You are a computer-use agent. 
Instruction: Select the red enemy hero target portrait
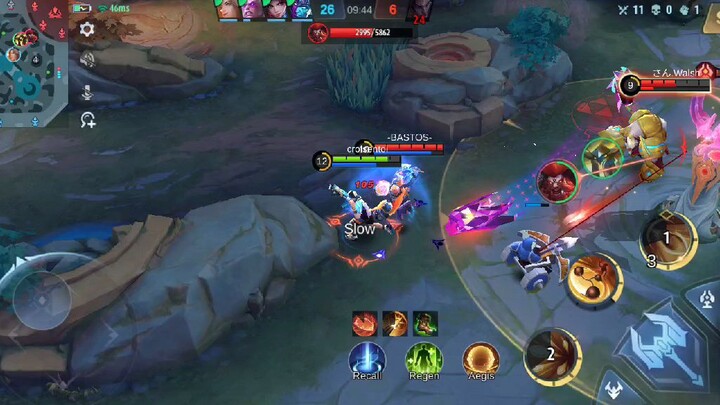pyautogui.click(x=557, y=180)
